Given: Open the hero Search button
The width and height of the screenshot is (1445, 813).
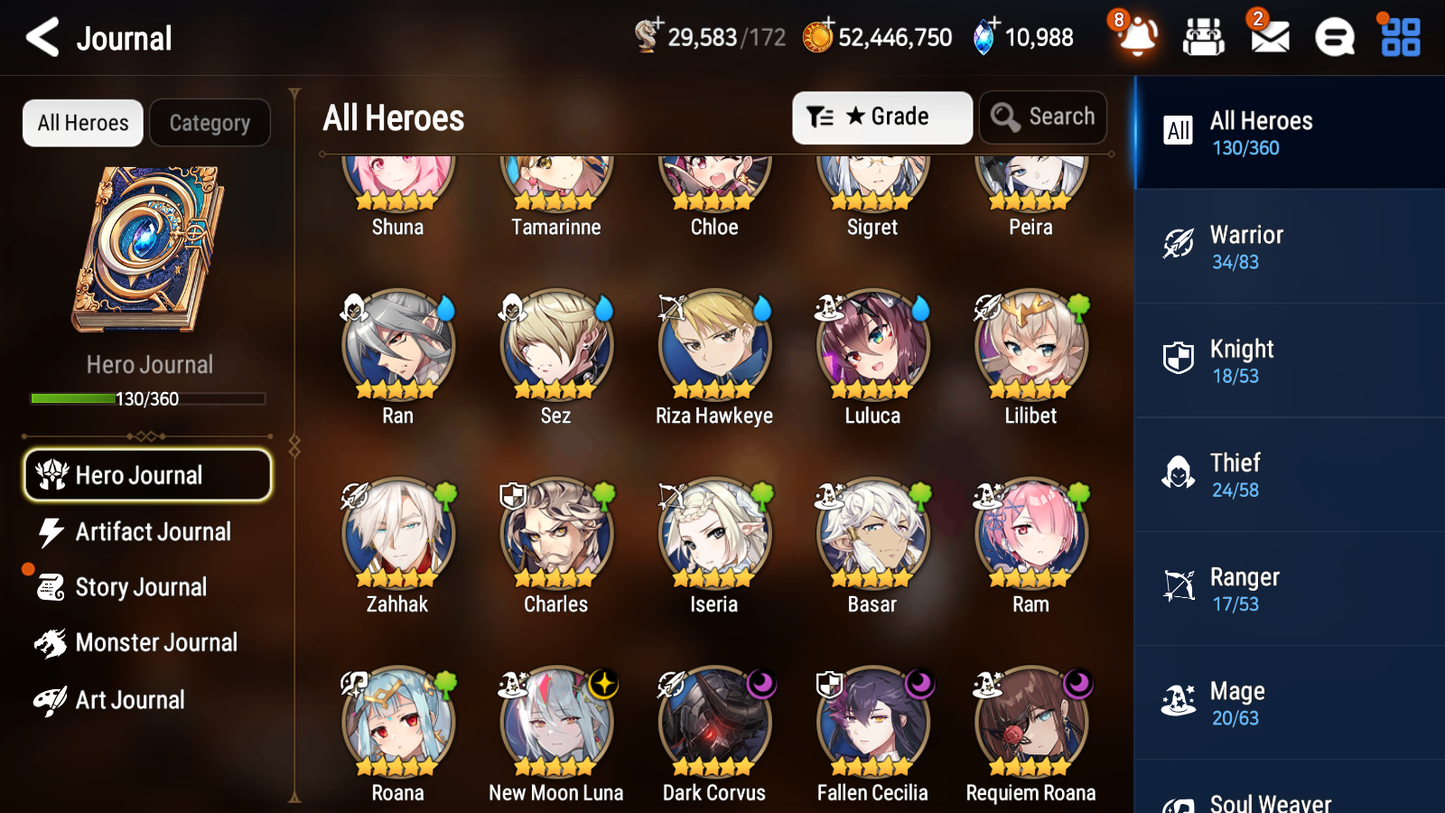Looking at the screenshot, I should [x=1043, y=117].
